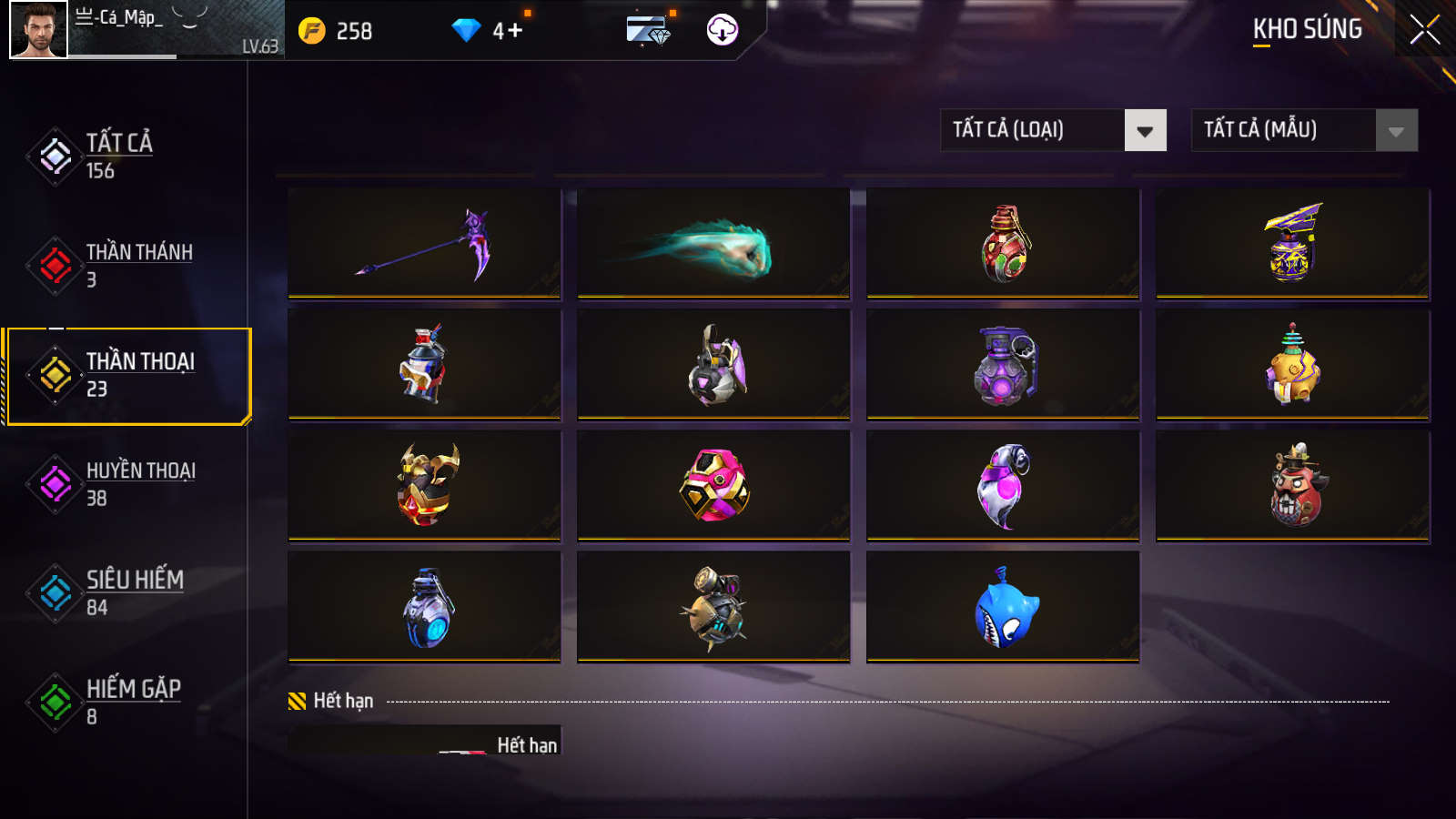Select the red angry-face grenade with hat
This screenshot has height=819, width=1456.
(x=1292, y=486)
